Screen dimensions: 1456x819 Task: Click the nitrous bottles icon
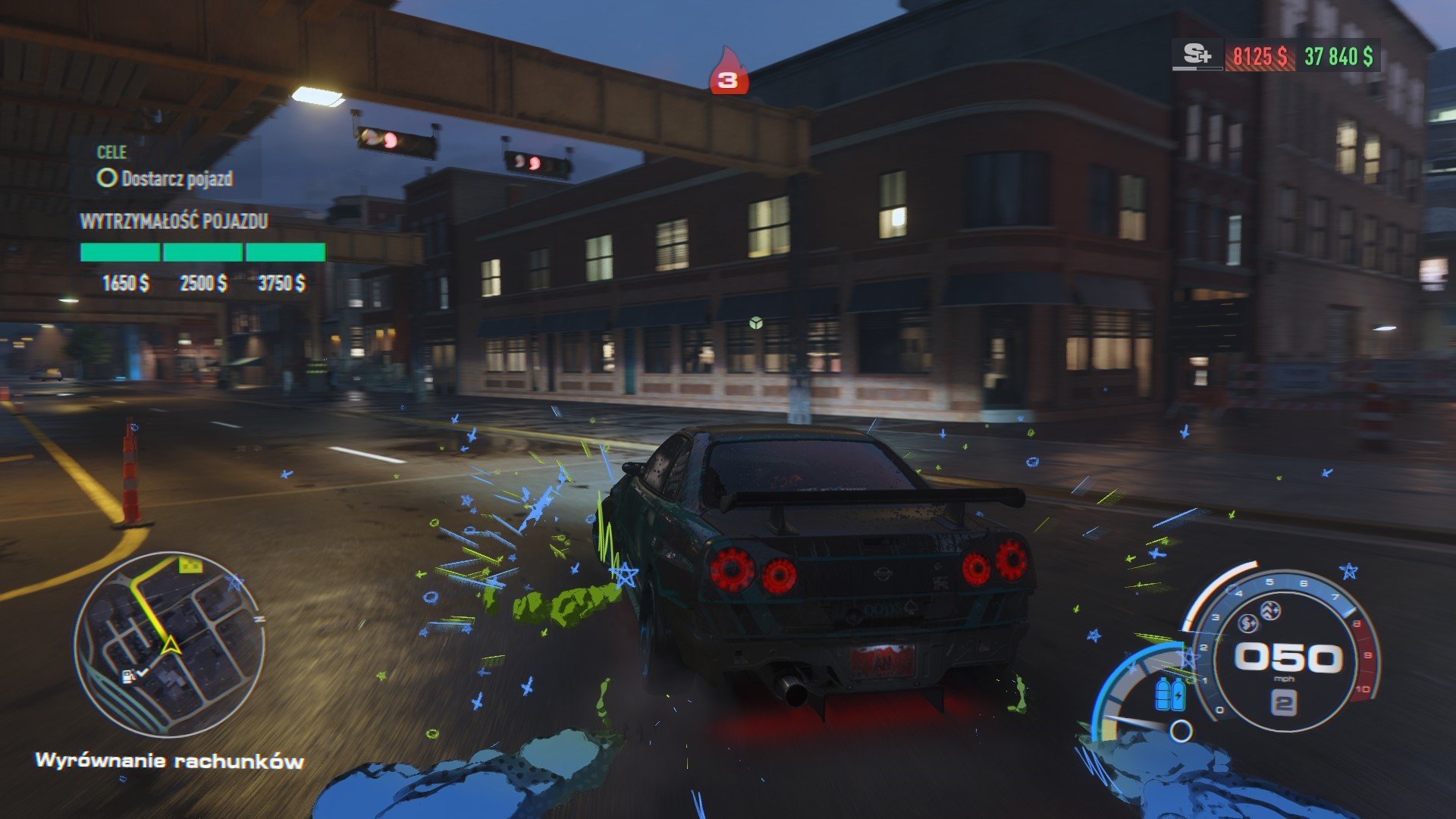coord(1169,694)
